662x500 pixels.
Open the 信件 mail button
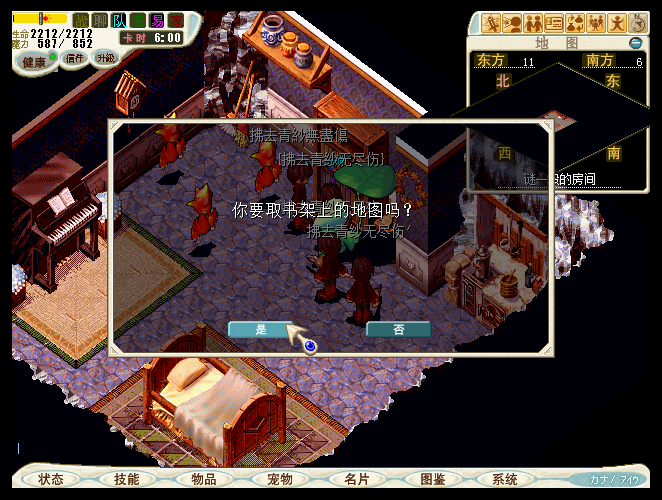(74, 58)
